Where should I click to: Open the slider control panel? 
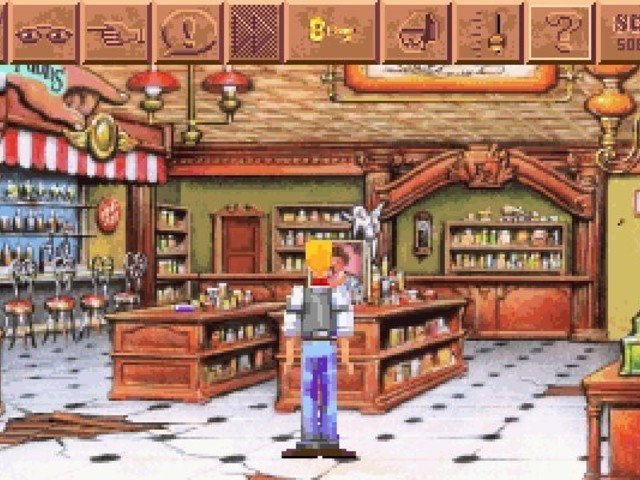pyautogui.click(x=489, y=33)
